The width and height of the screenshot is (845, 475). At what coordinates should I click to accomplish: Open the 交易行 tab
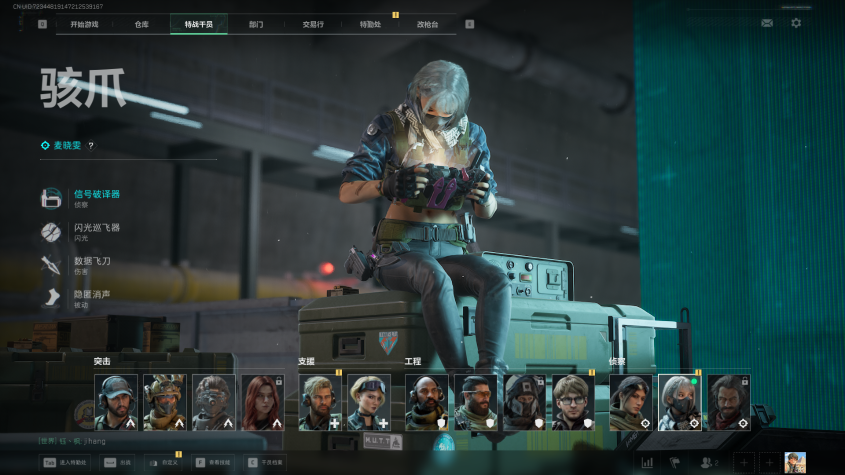point(313,24)
